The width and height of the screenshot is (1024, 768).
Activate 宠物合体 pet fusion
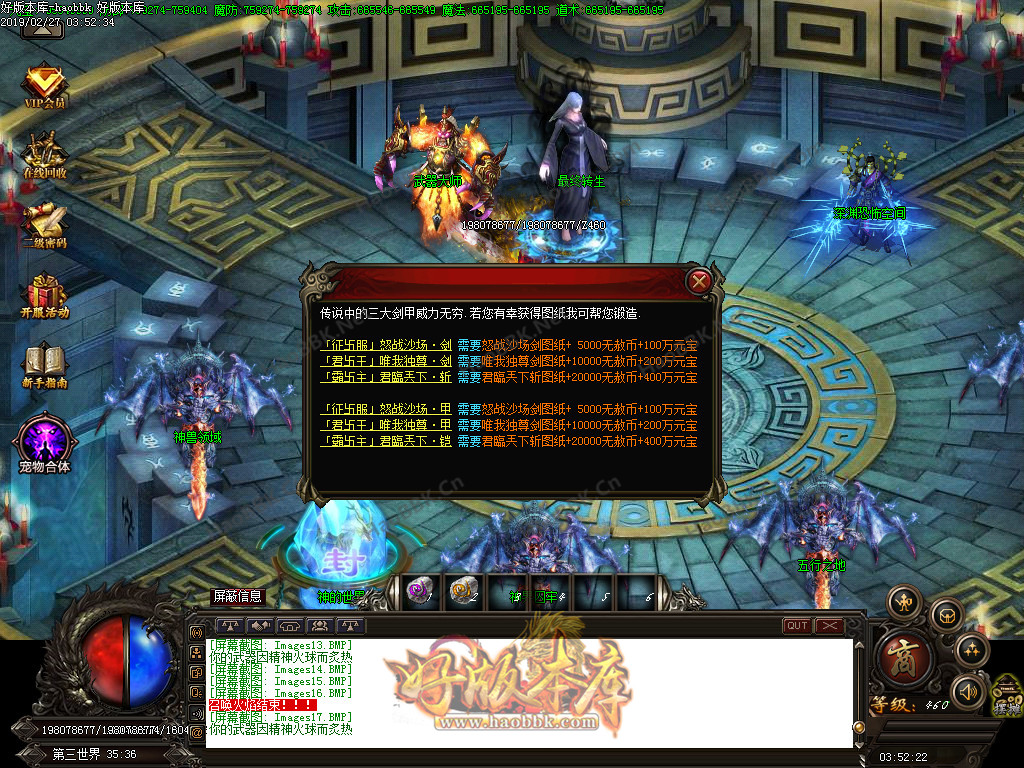click(x=44, y=442)
